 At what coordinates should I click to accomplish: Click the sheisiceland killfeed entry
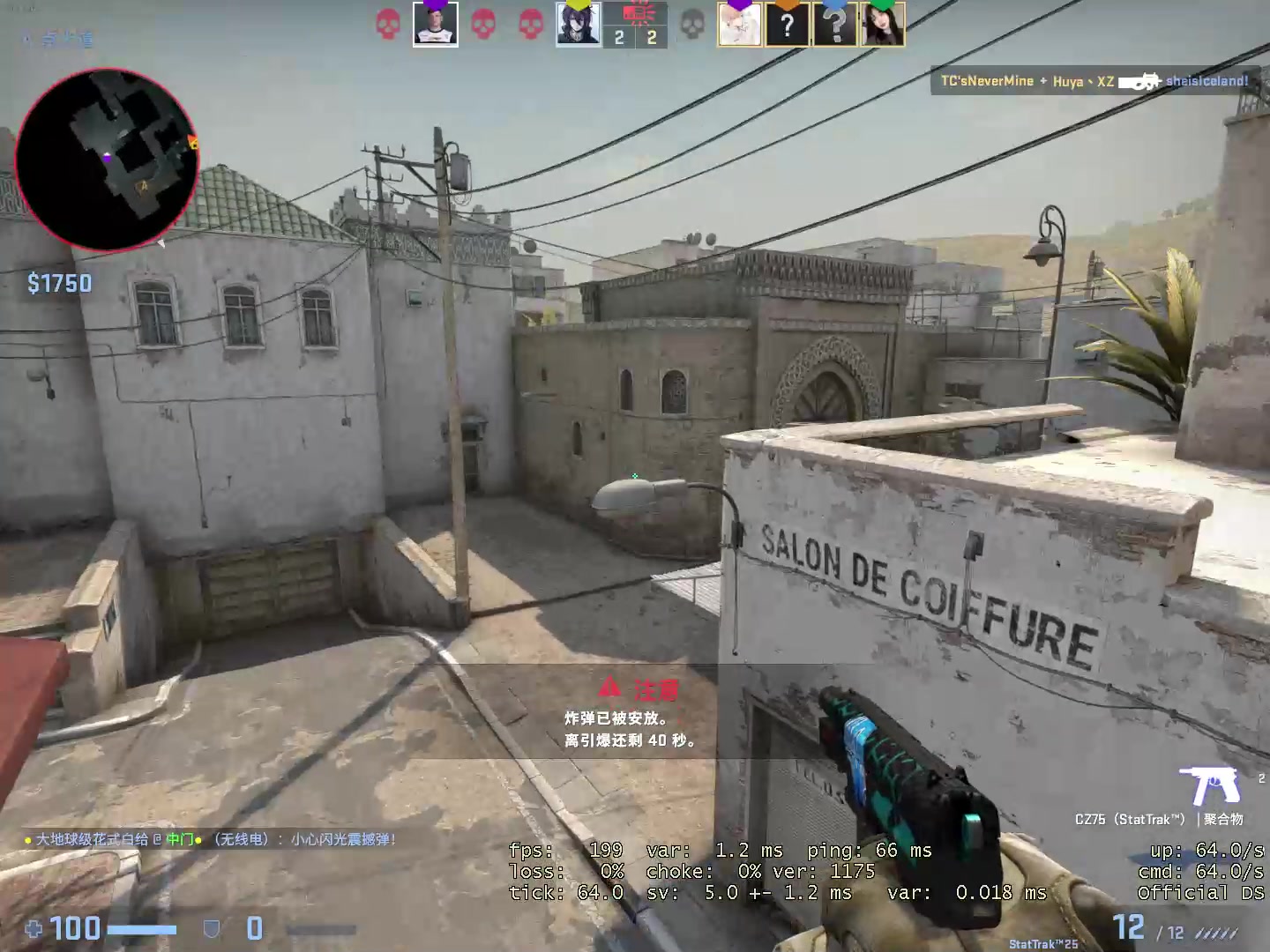point(1207,80)
